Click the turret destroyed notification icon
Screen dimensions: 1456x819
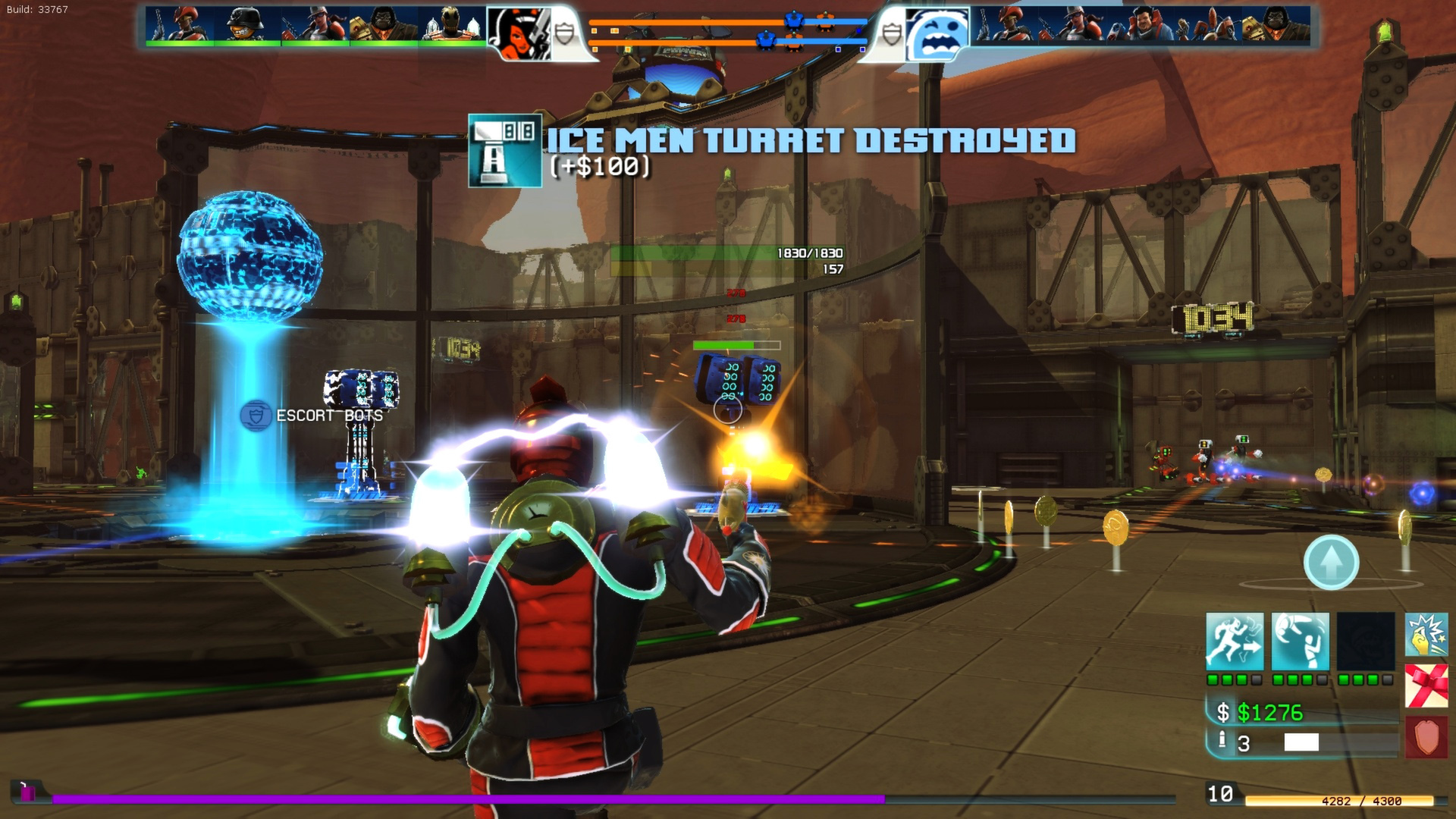(x=505, y=150)
